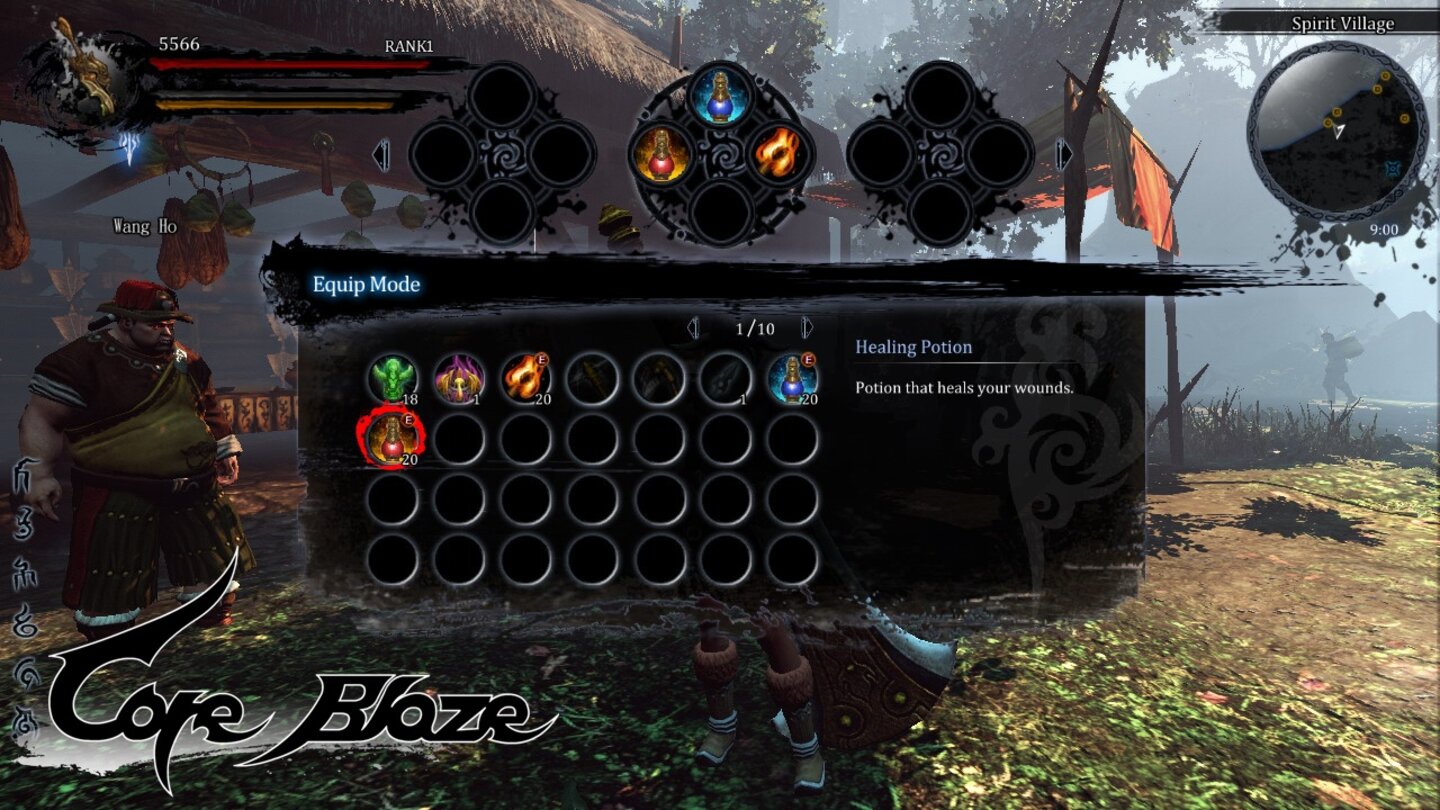The image size is (1440, 810).
Task: Click the right arrow beside the 1/10 page counter
Action: 805,325
